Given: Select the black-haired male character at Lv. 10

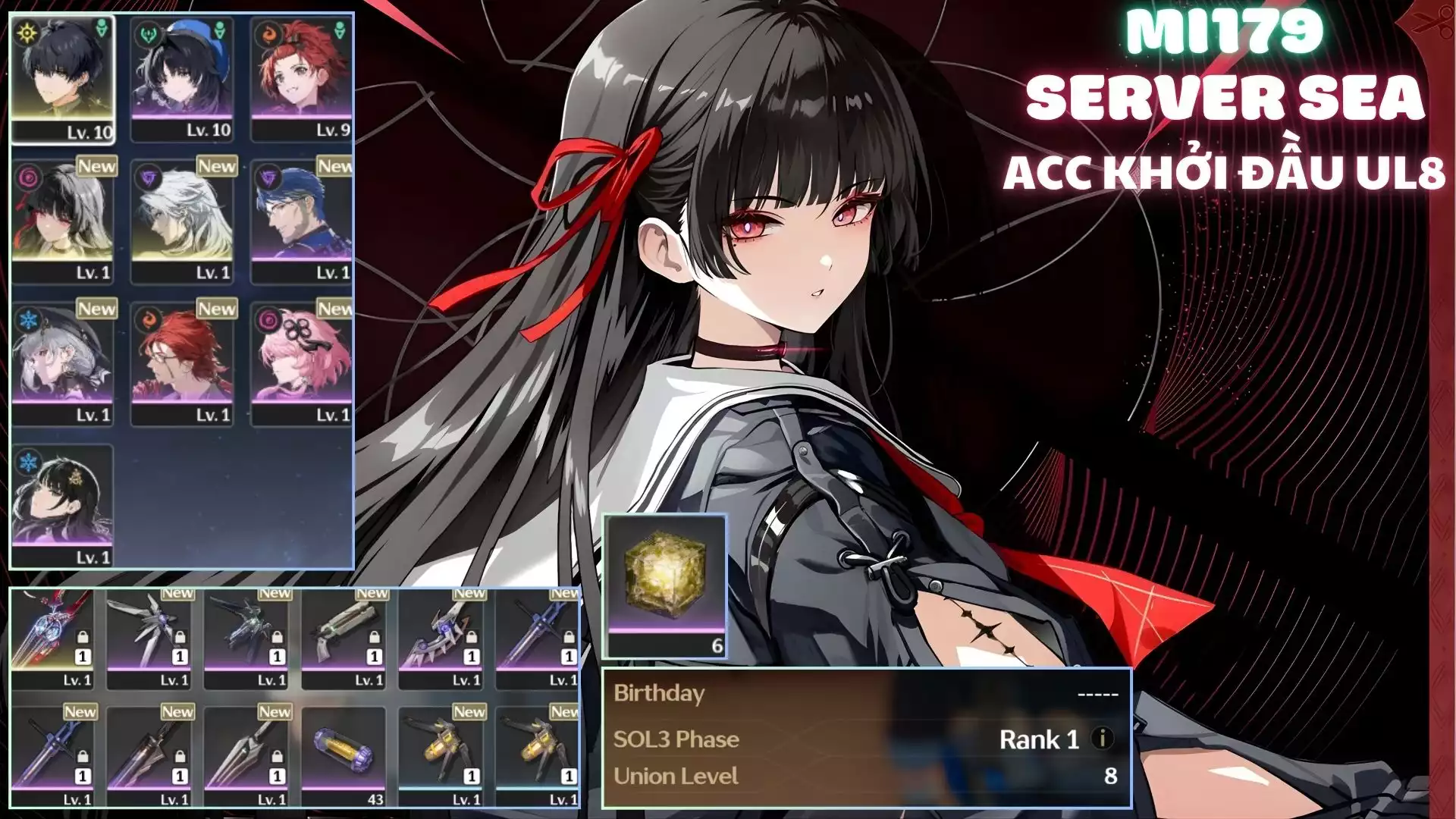Looking at the screenshot, I should click(x=62, y=79).
